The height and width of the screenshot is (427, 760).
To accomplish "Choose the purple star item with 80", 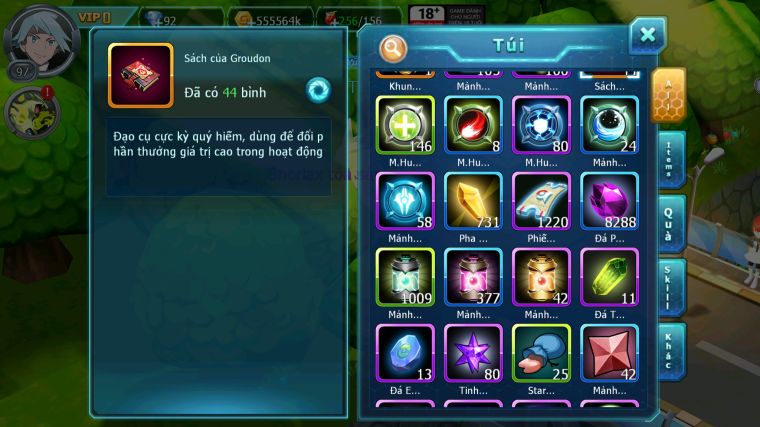I will (473, 354).
